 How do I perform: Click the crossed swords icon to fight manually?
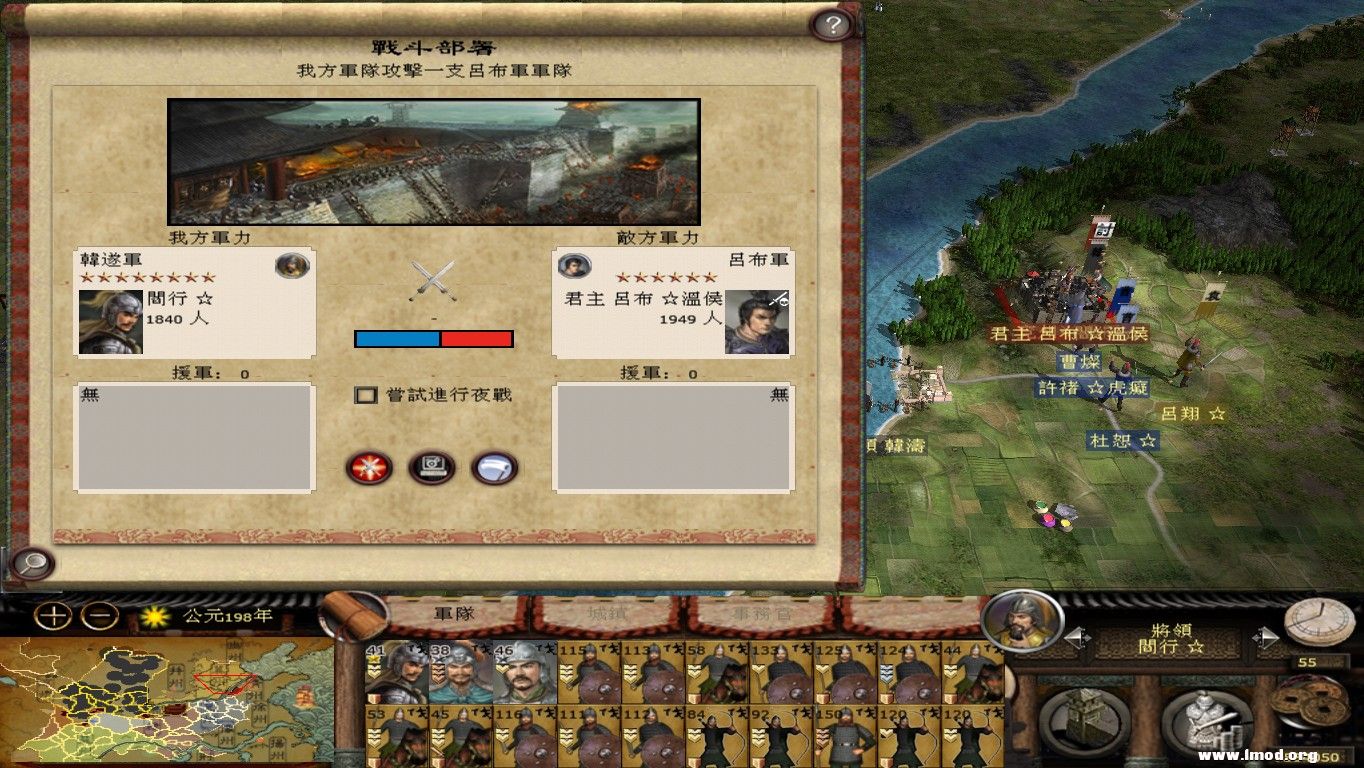pyautogui.click(x=369, y=466)
